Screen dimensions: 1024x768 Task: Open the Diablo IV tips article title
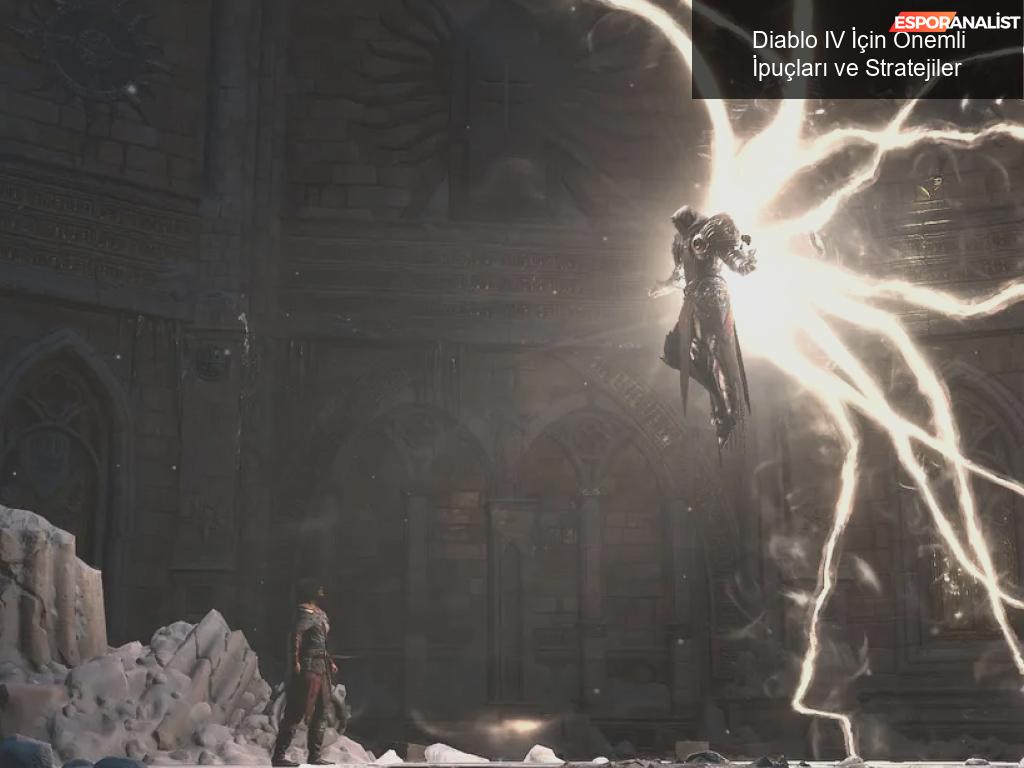tap(858, 54)
